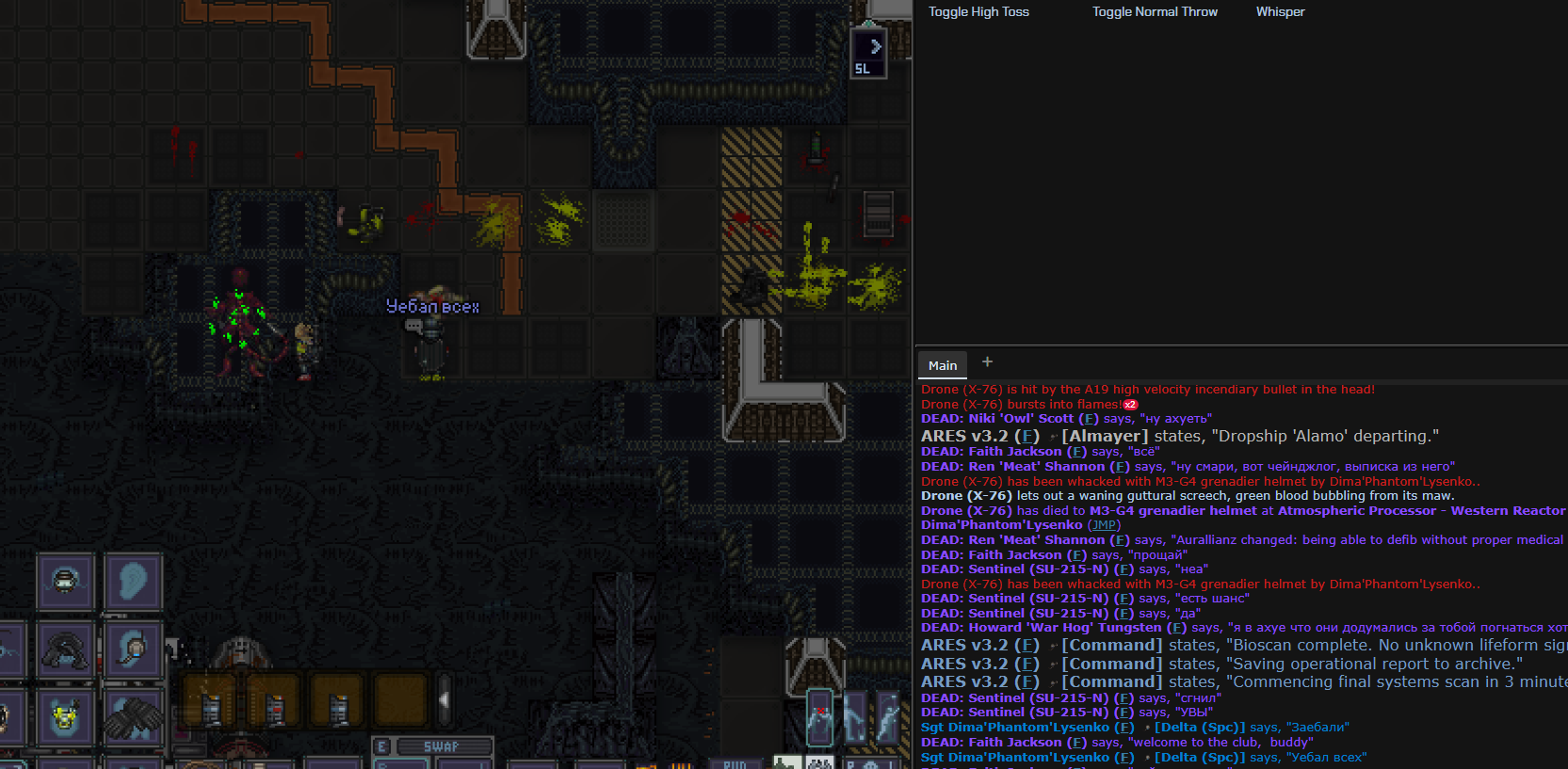This screenshot has height=769, width=1568.
Task: Choose the radio headset ear slot
Action: click(x=133, y=650)
